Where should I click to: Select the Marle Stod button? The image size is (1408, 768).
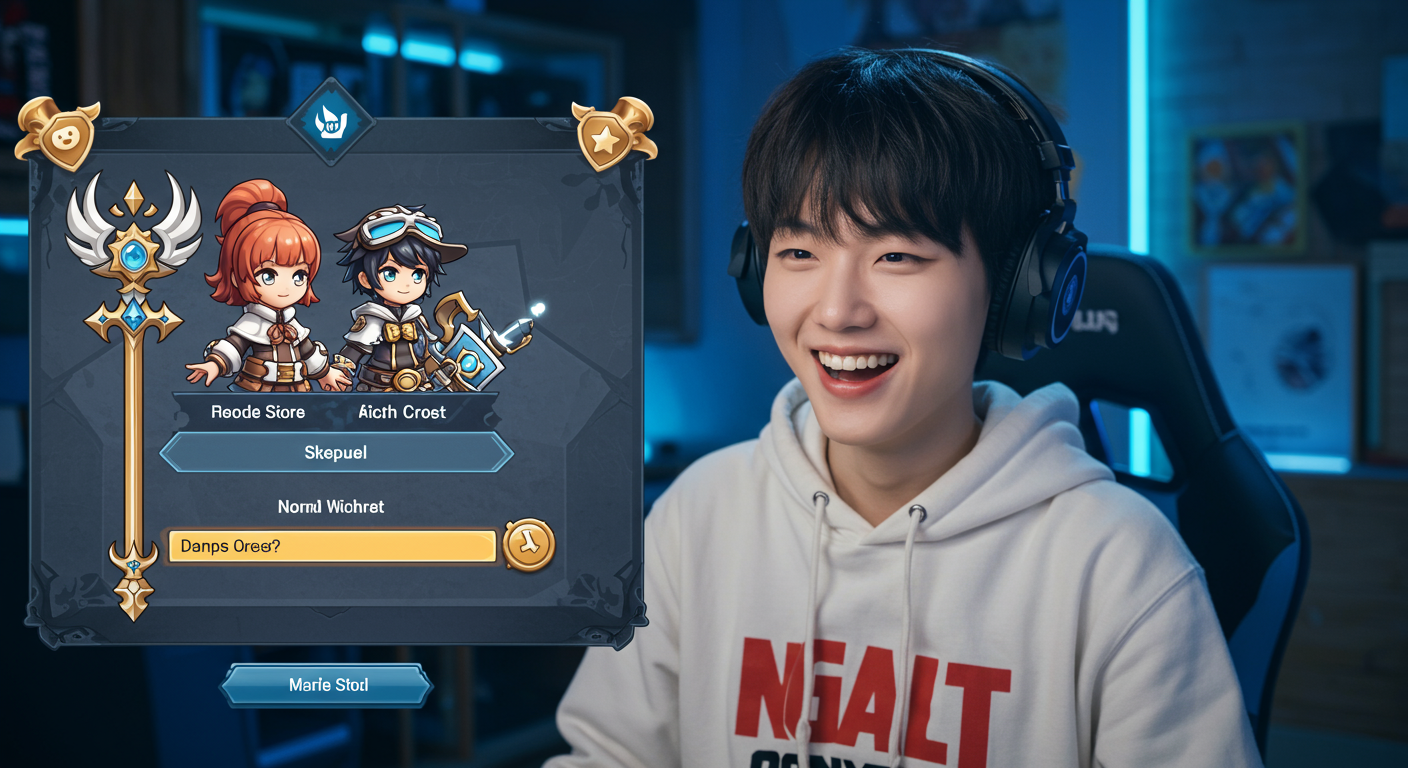327,686
